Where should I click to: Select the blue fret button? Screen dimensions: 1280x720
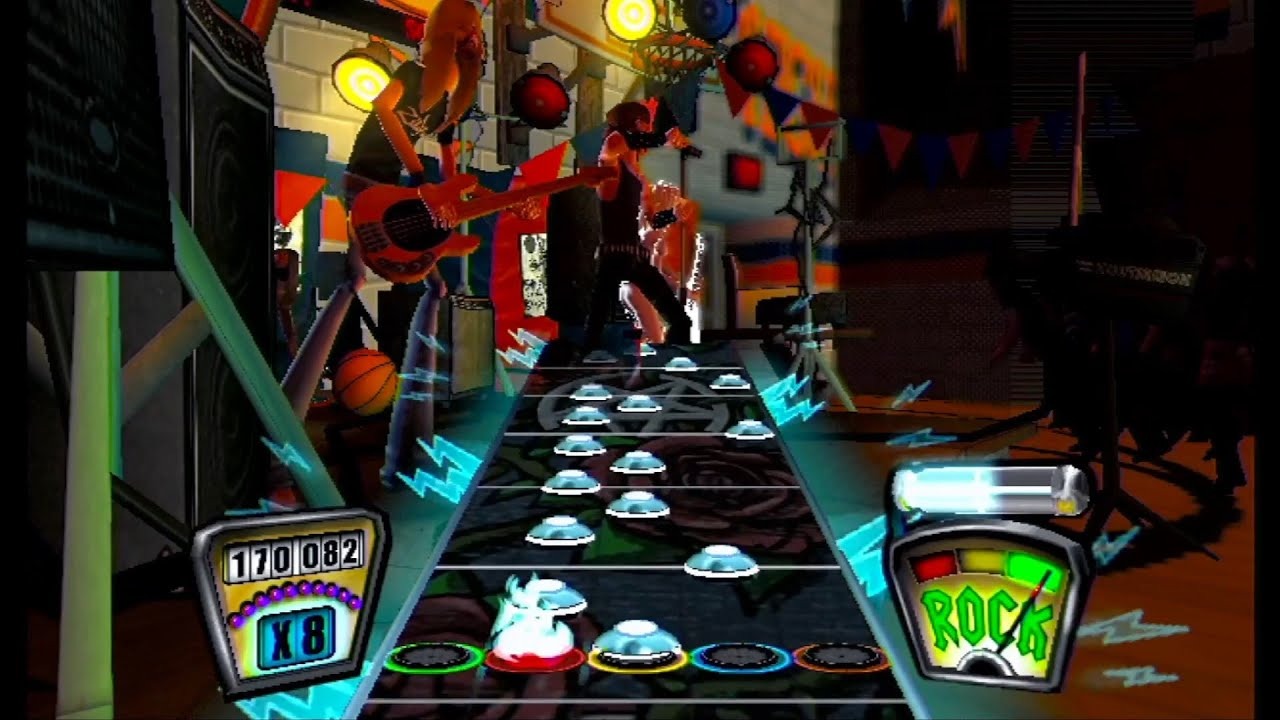tap(741, 657)
